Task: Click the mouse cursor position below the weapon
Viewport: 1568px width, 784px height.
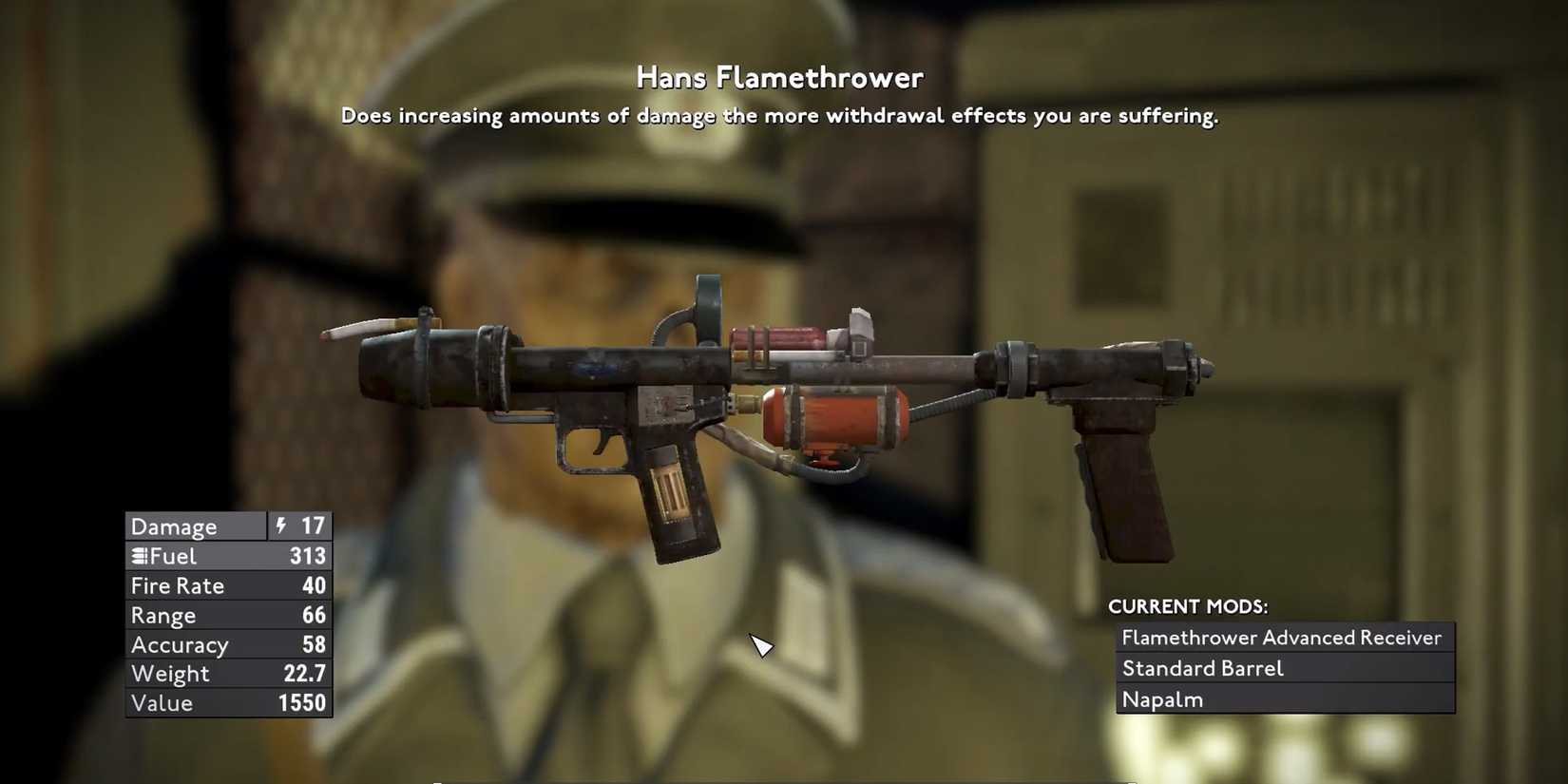Action: (x=760, y=645)
